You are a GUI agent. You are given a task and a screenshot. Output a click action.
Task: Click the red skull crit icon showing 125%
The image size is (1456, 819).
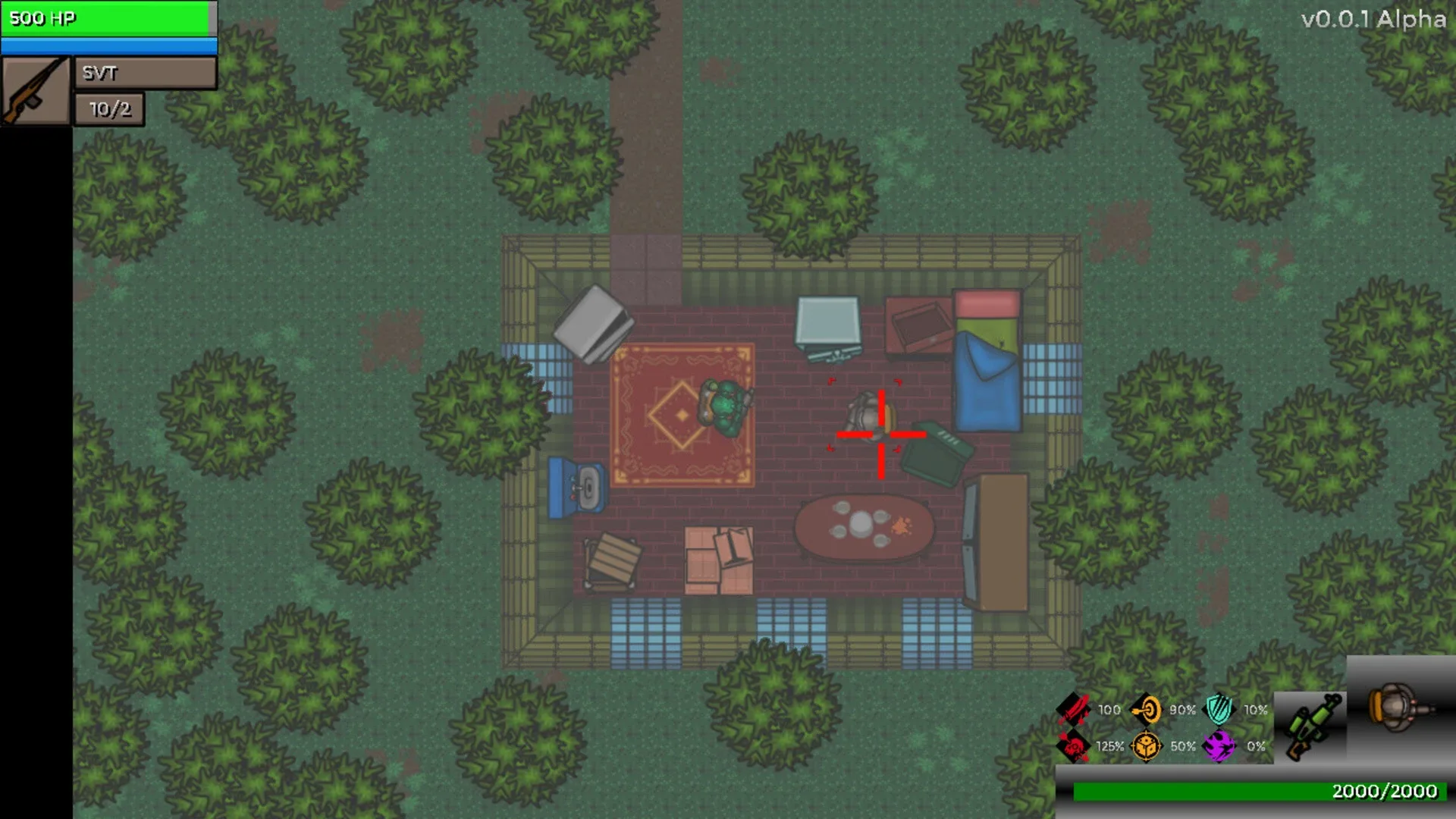click(1073, 746)
